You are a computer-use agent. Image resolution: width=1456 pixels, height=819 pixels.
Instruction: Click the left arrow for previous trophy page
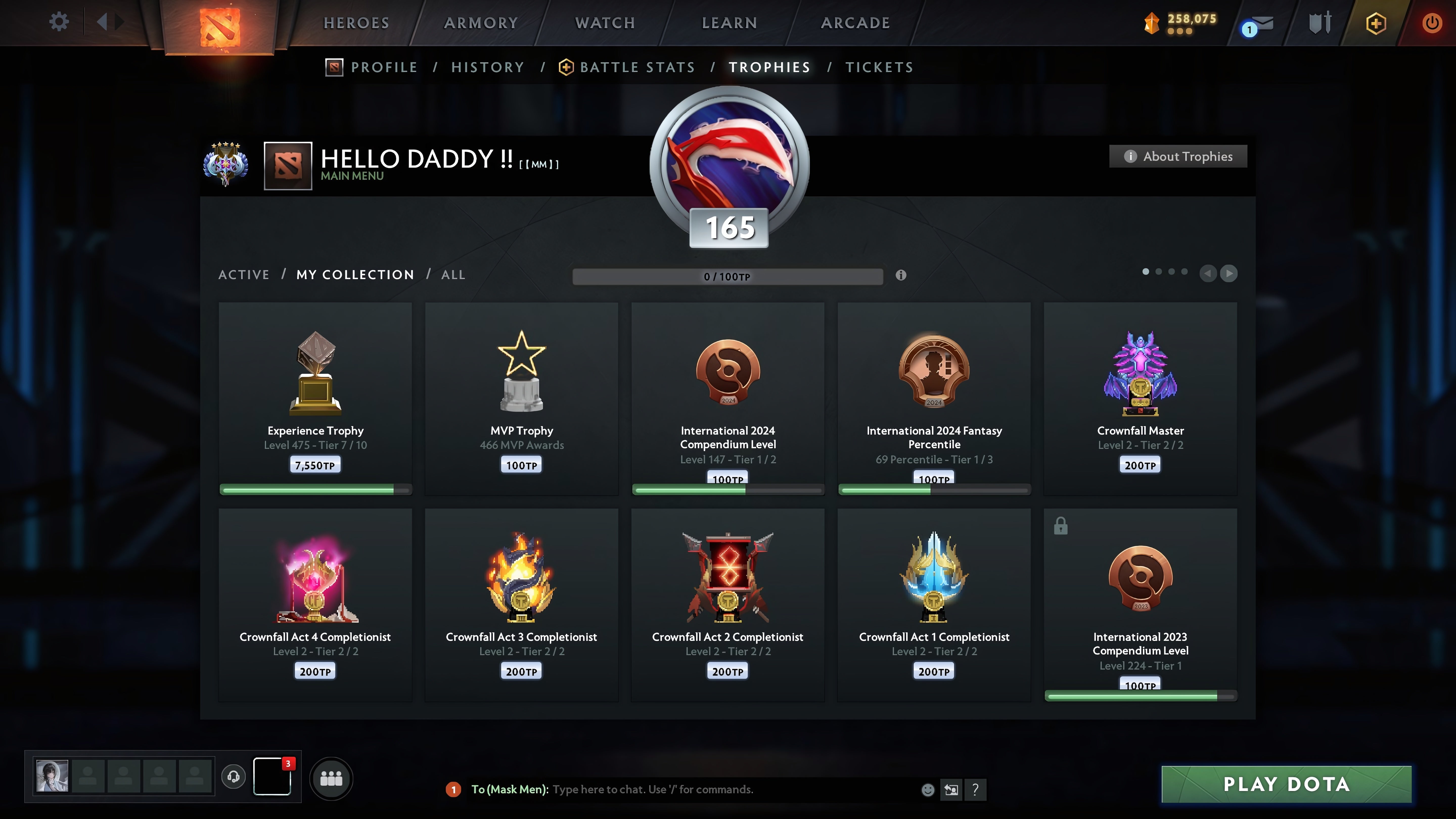pos(1209,274)
